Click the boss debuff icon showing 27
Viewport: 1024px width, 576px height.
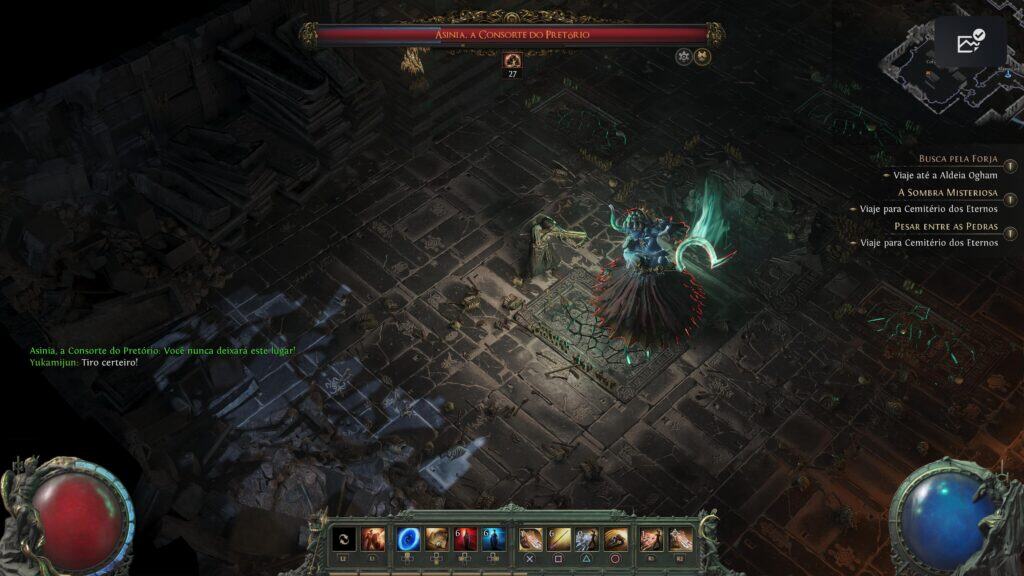coord(513,60)
